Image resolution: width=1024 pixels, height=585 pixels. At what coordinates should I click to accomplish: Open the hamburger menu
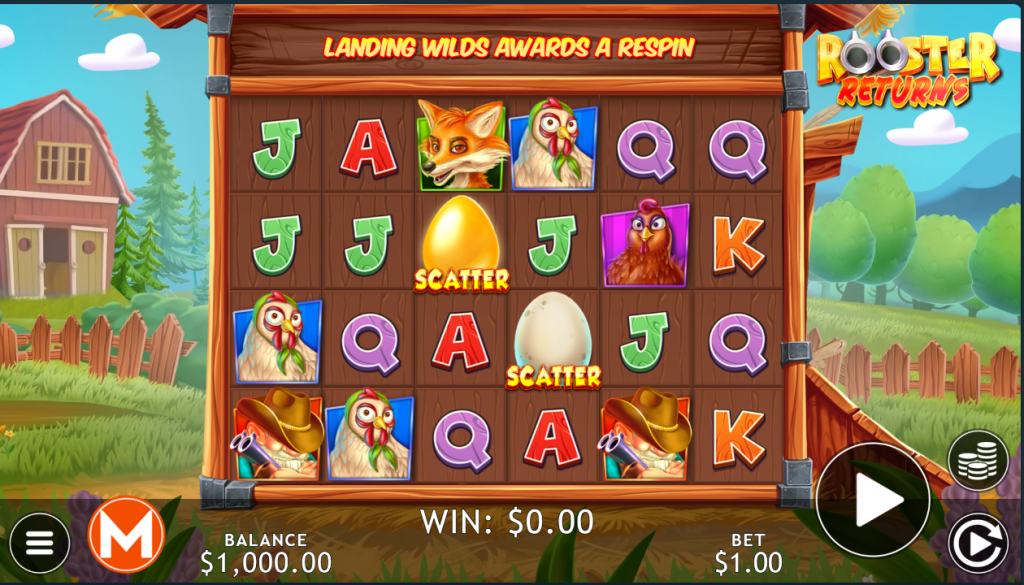pos(40,543)
